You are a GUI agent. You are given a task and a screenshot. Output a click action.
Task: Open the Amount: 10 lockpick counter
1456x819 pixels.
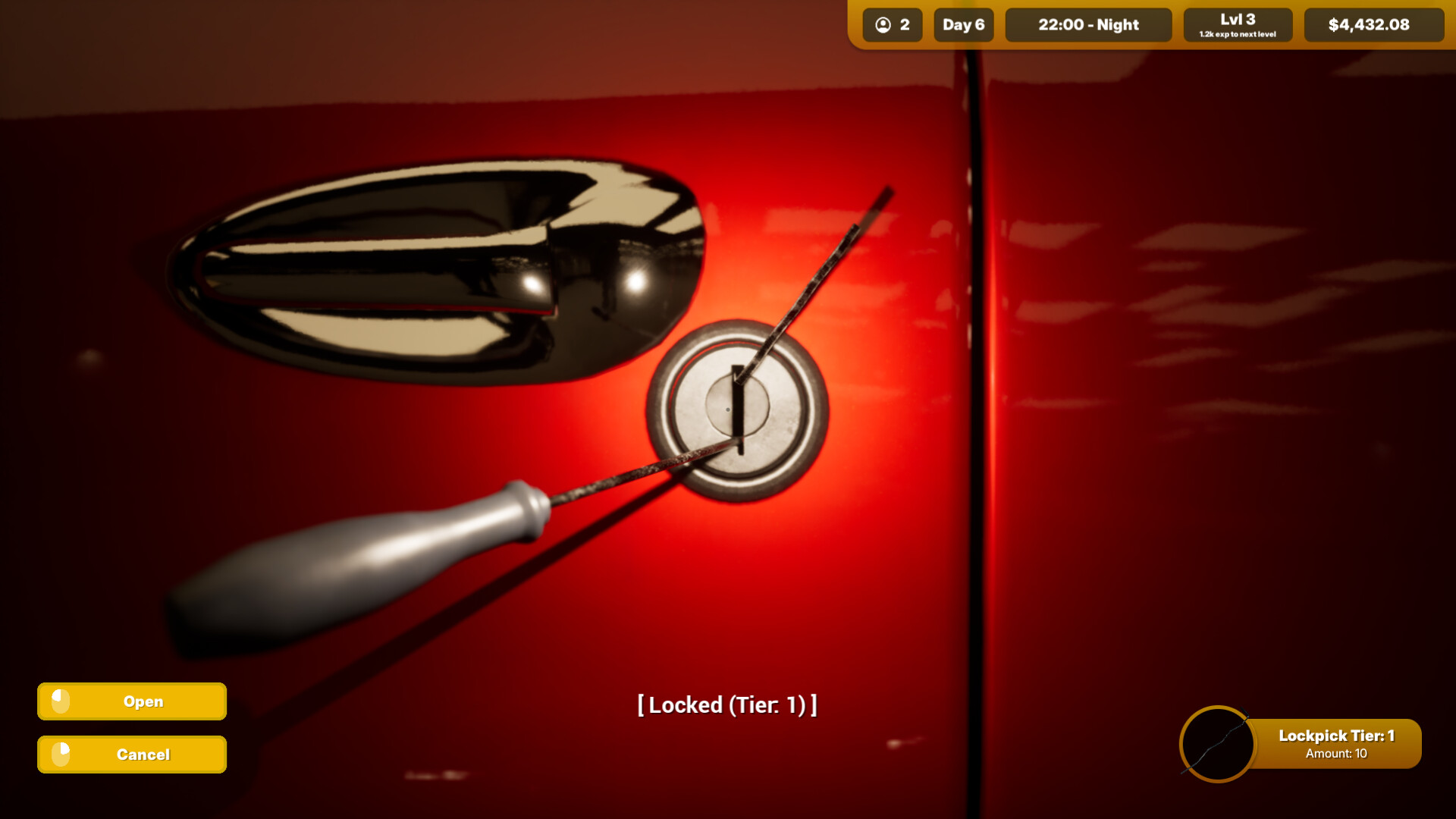pos(1337,755)
